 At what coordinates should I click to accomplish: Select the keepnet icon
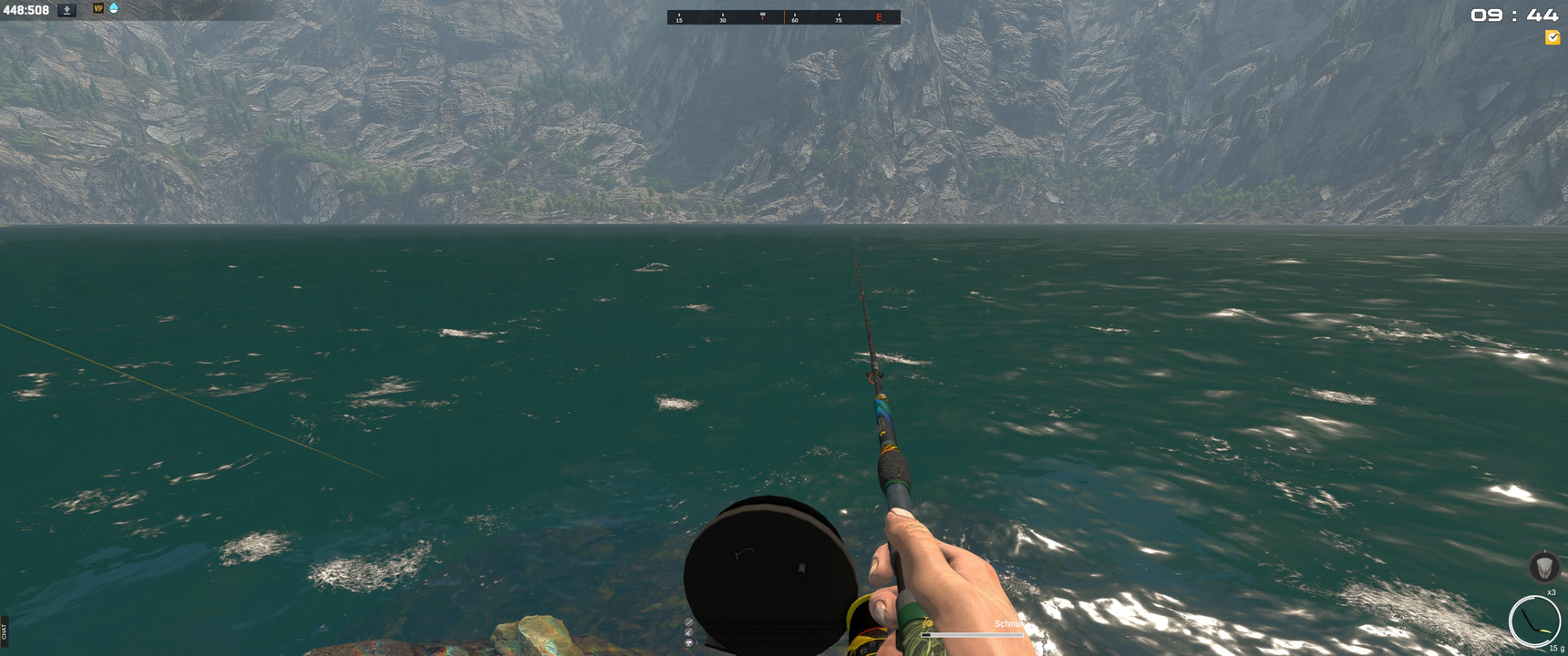click(1543, 567)
